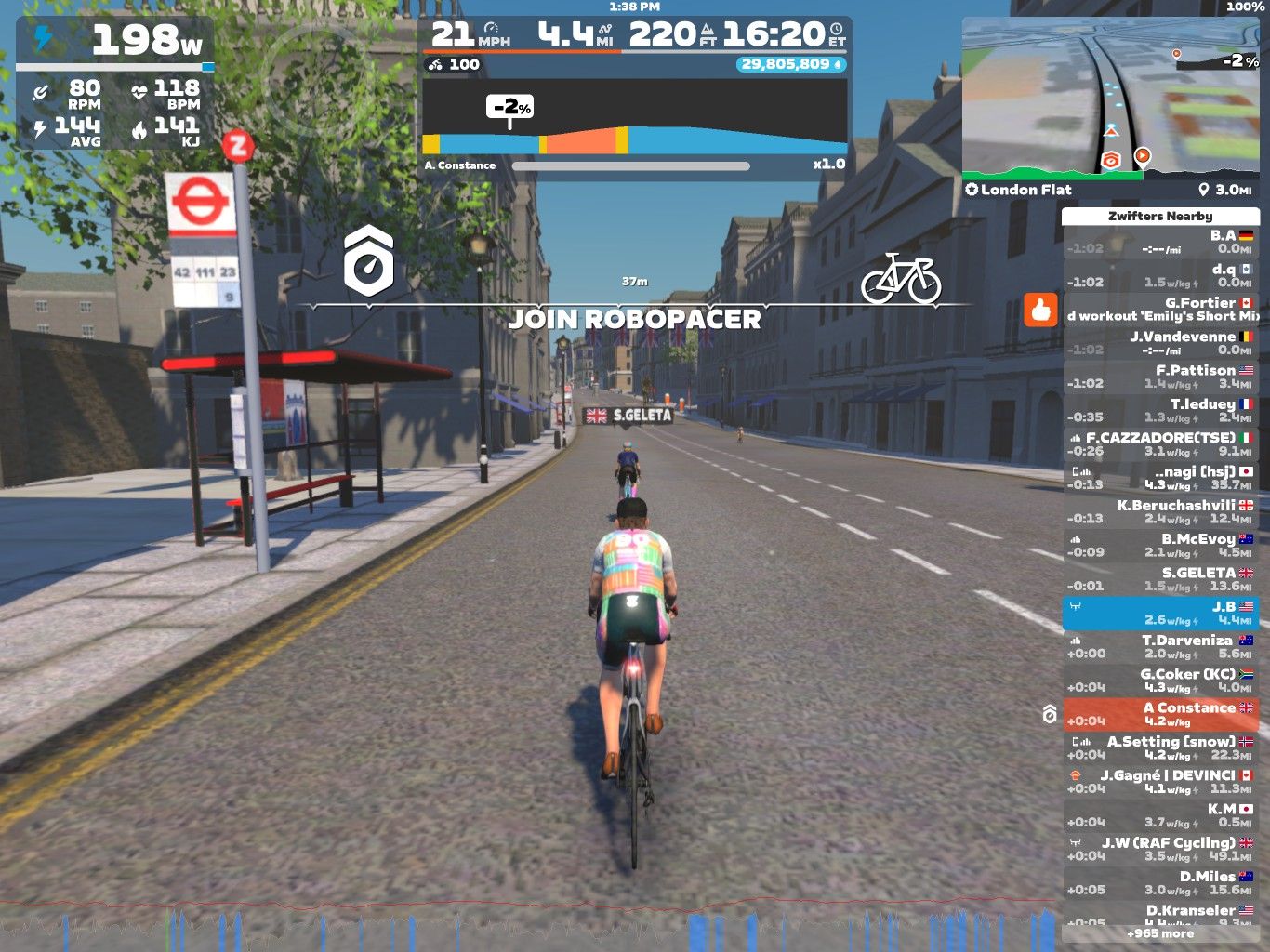Show the +965 more riders

tap(1160, 933)
